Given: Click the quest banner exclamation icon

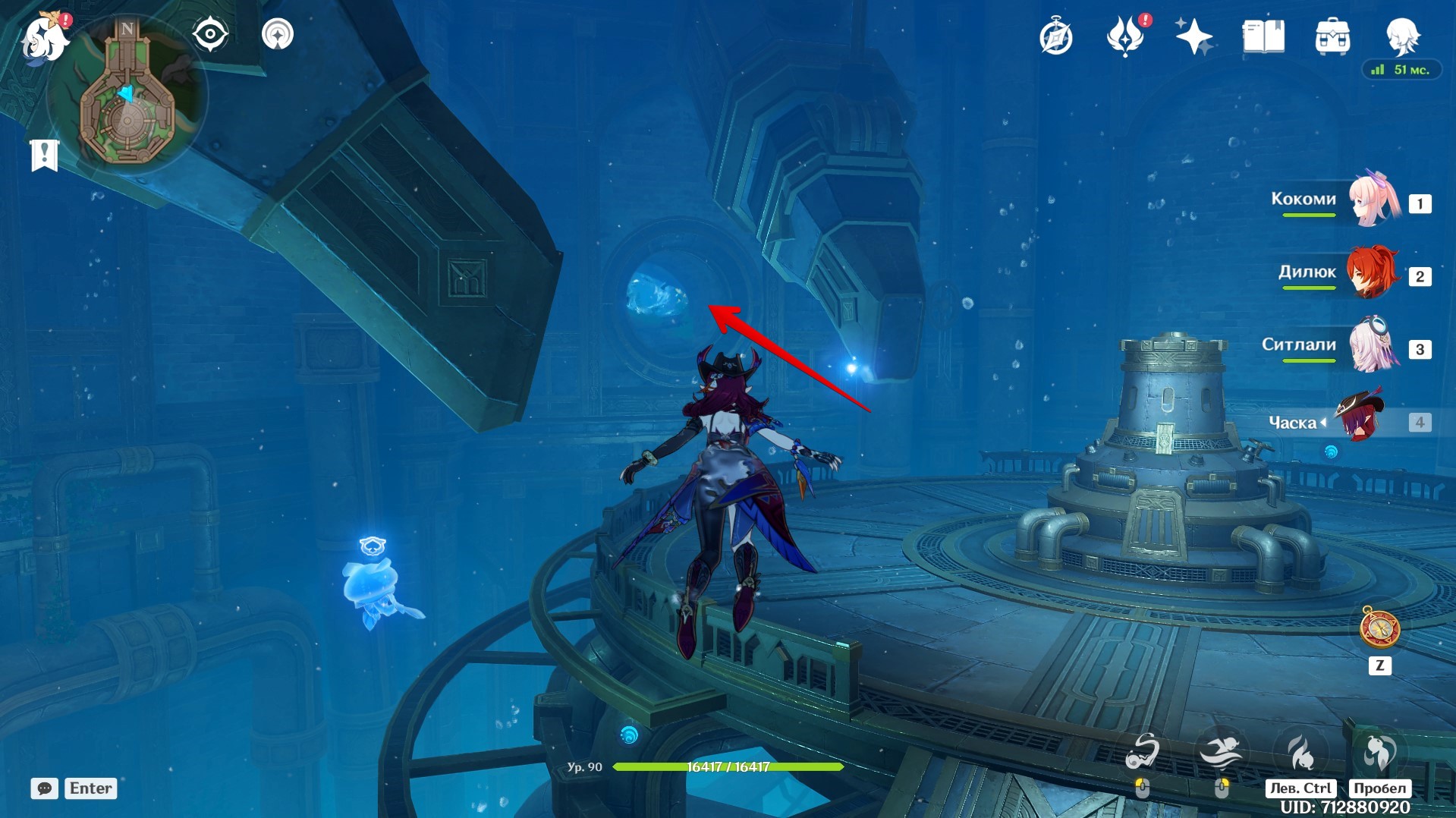Looking at the screenshot, I should tap(44, 155).
